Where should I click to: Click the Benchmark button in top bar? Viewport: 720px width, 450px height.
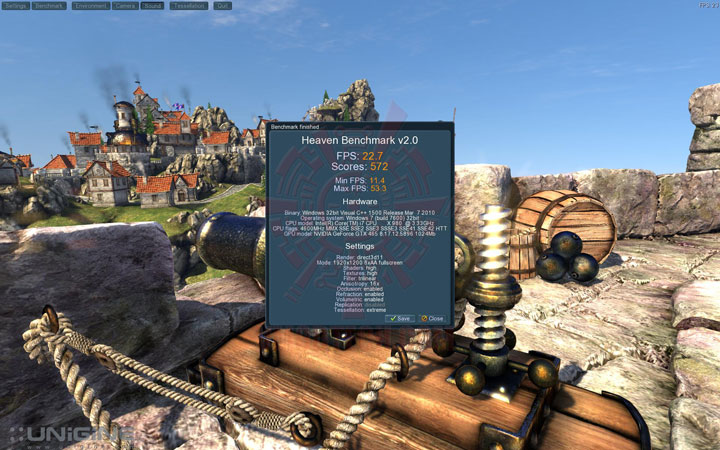coord(49,6)
